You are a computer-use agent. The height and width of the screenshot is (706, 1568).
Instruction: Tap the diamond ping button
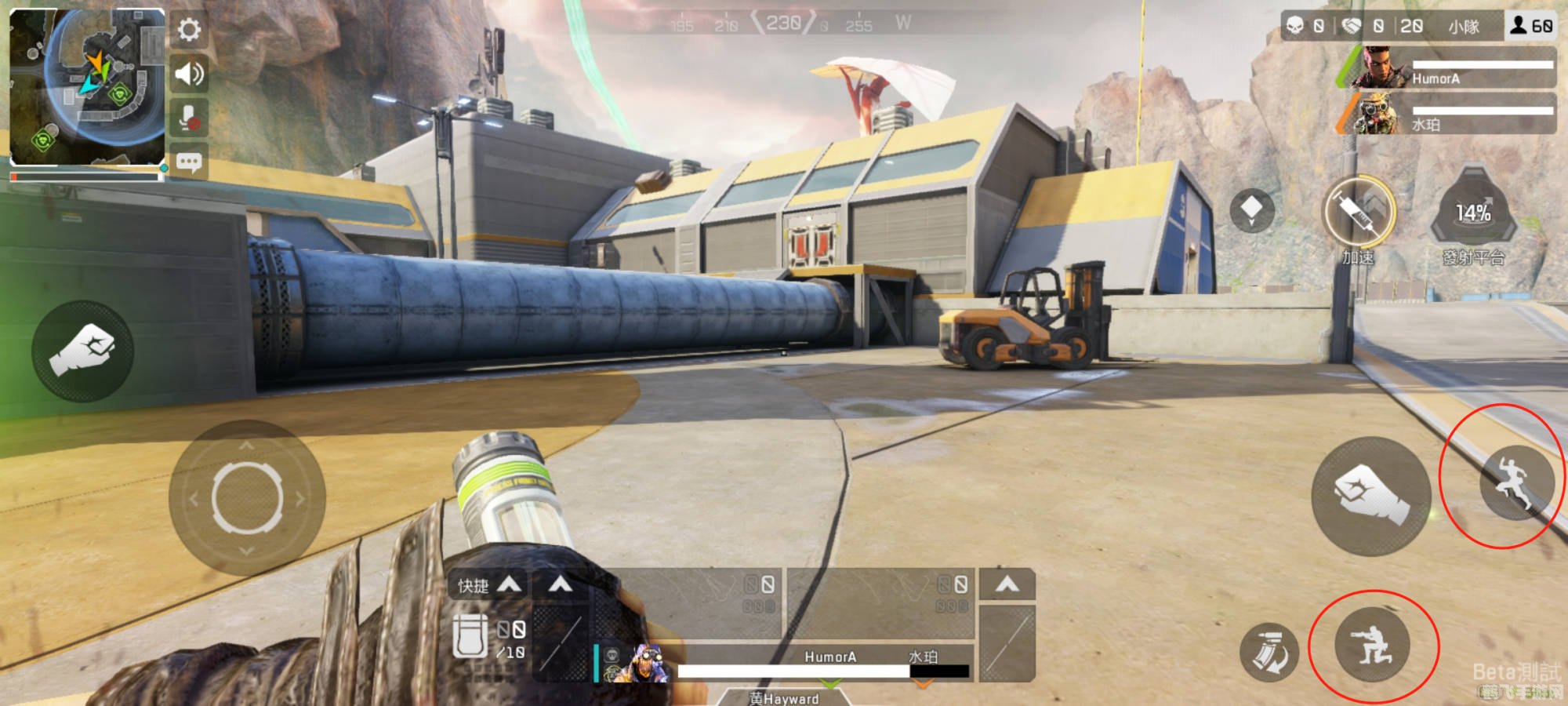point(1251,209)
